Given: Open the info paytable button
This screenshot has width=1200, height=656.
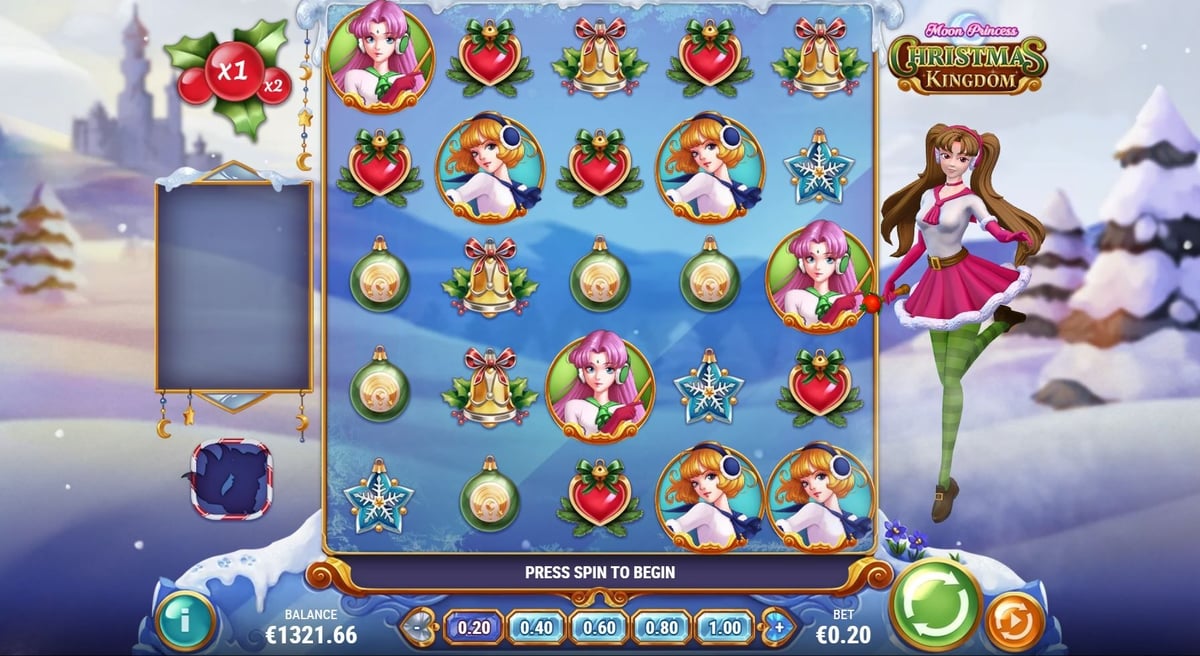Looking at the screenshot, I should 186,620.
